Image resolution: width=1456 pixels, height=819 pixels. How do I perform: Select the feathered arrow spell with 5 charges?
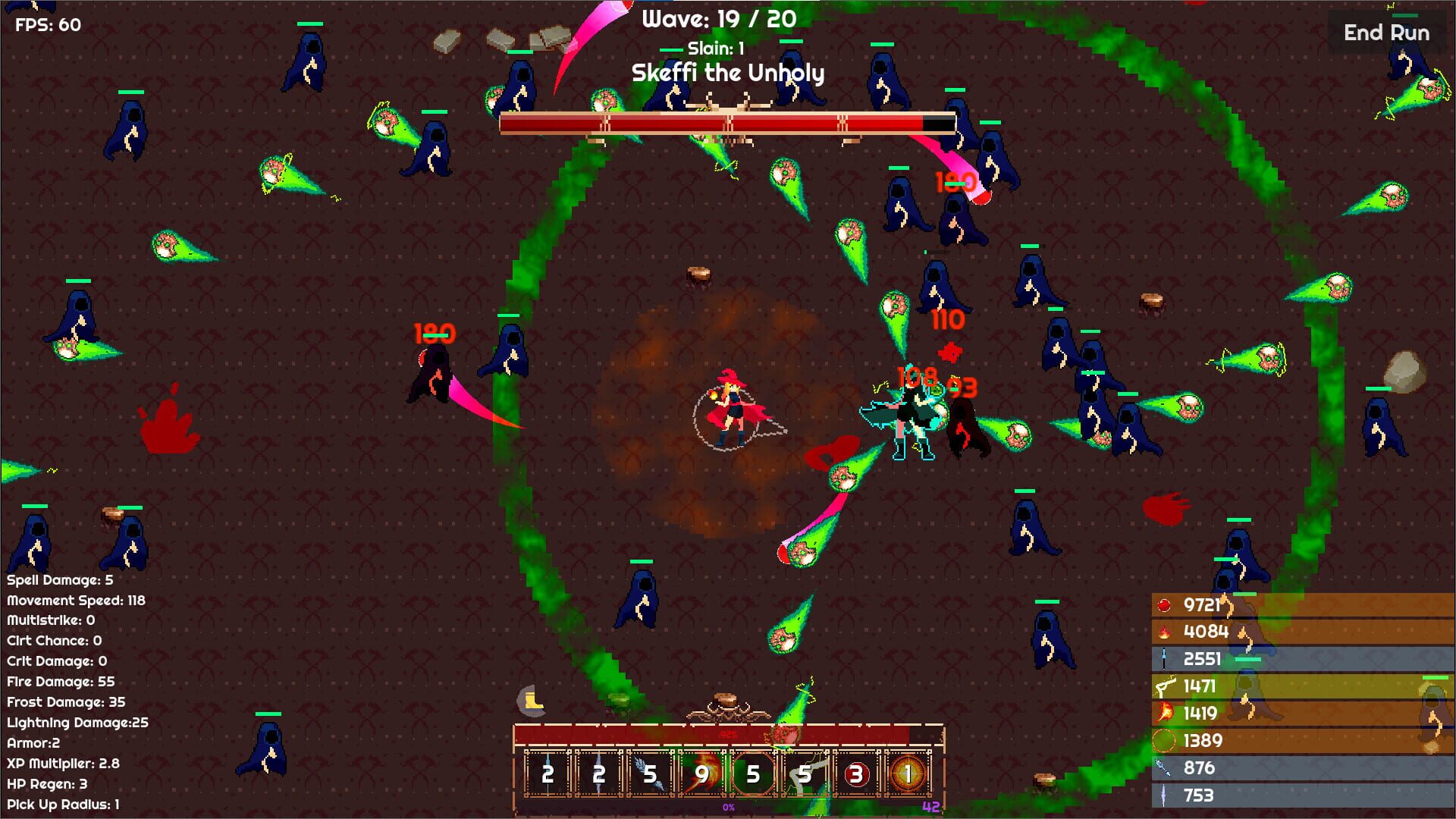click(650, 775)
